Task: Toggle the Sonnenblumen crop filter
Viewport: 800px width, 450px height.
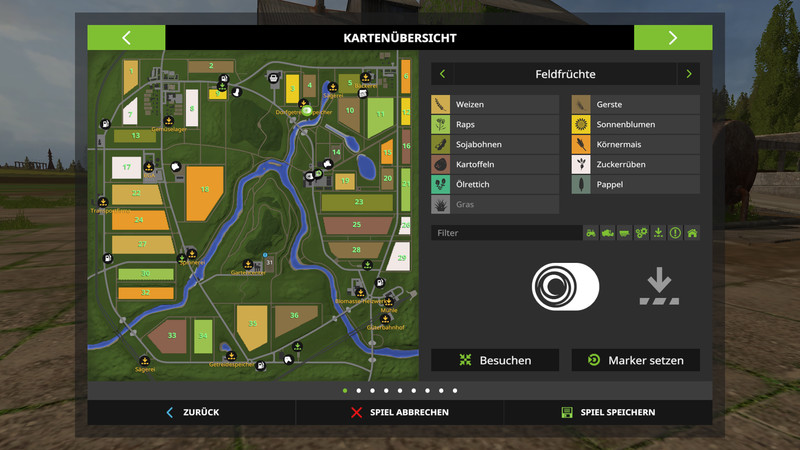Action: pos(635,124)
